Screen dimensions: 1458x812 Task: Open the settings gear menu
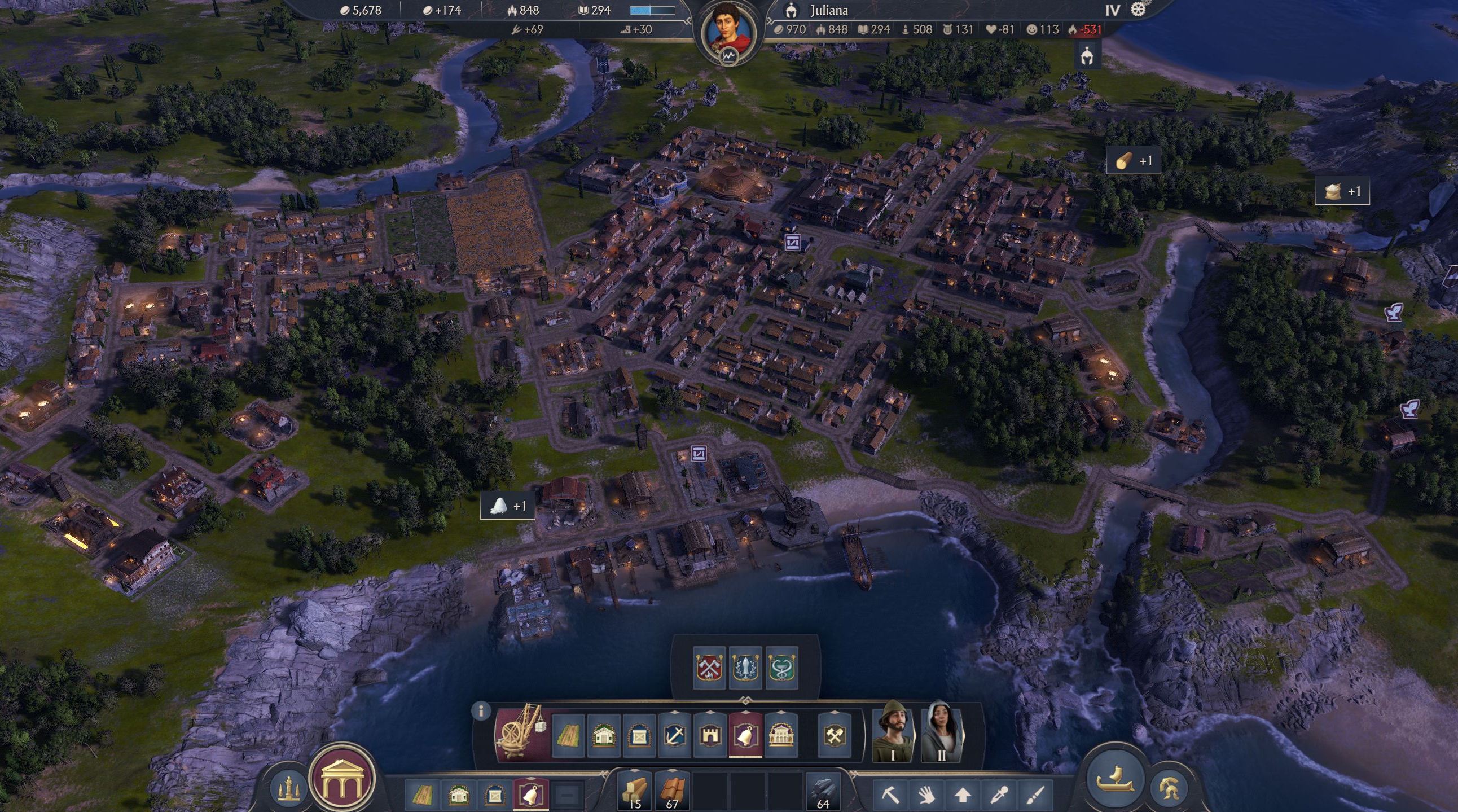coord(1138,10)
